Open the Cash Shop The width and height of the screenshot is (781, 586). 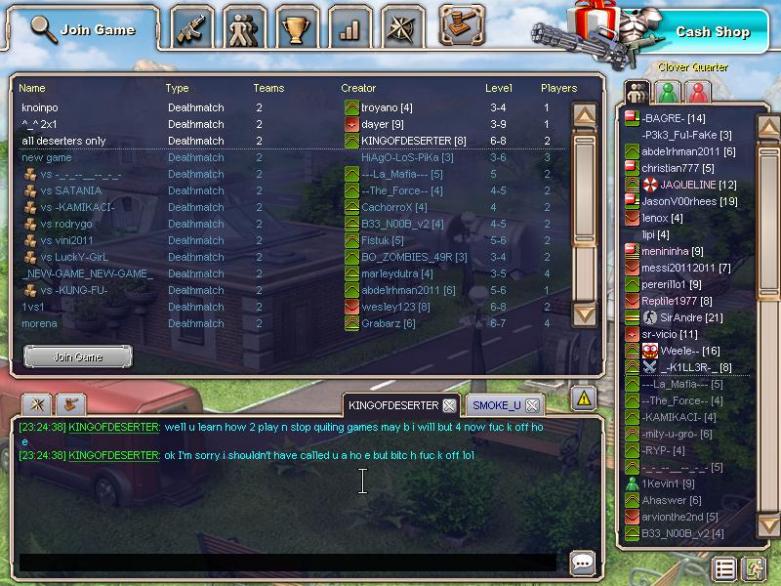(712, 32)
